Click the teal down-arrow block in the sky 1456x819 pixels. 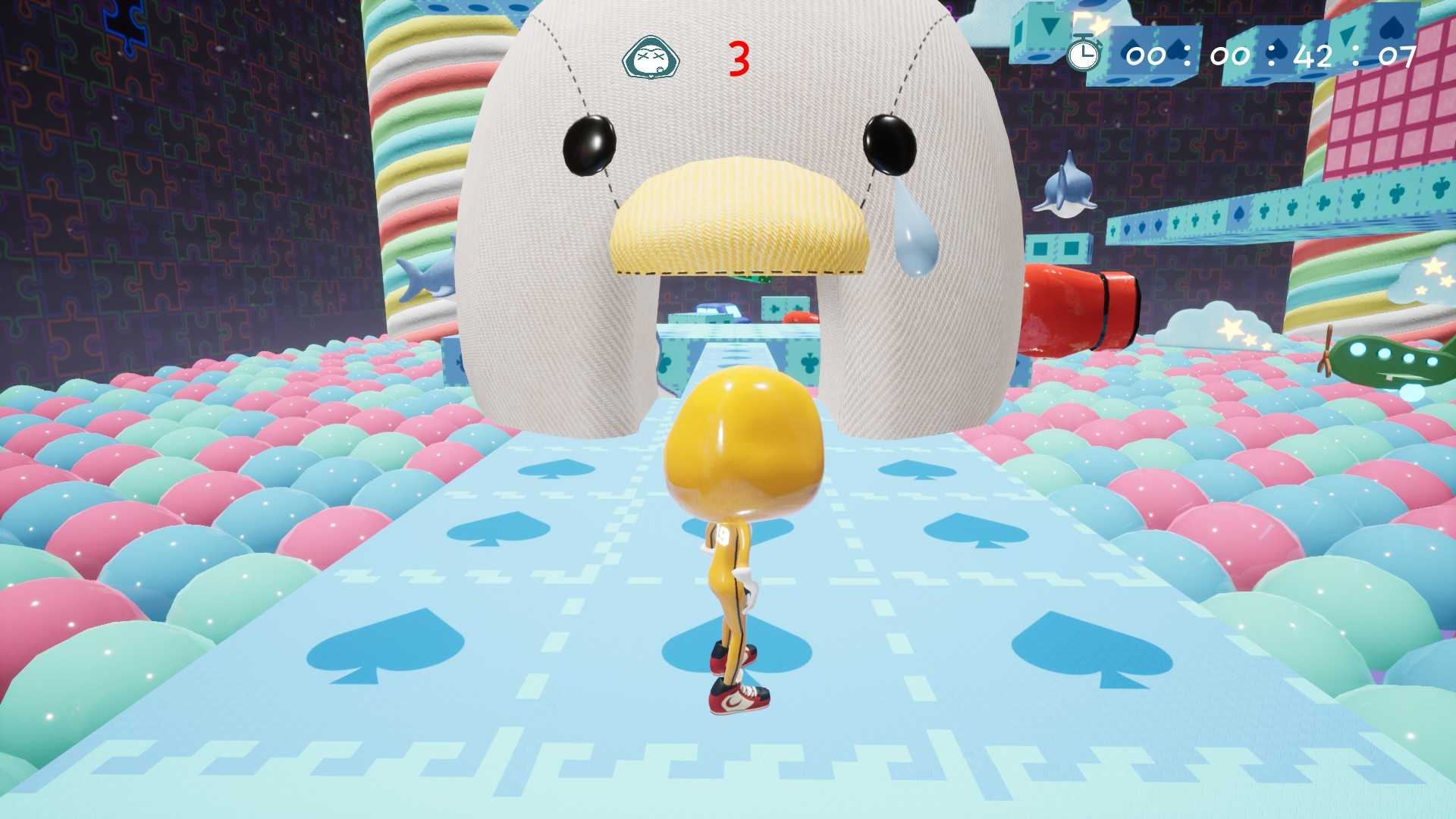click(1050, 25)
